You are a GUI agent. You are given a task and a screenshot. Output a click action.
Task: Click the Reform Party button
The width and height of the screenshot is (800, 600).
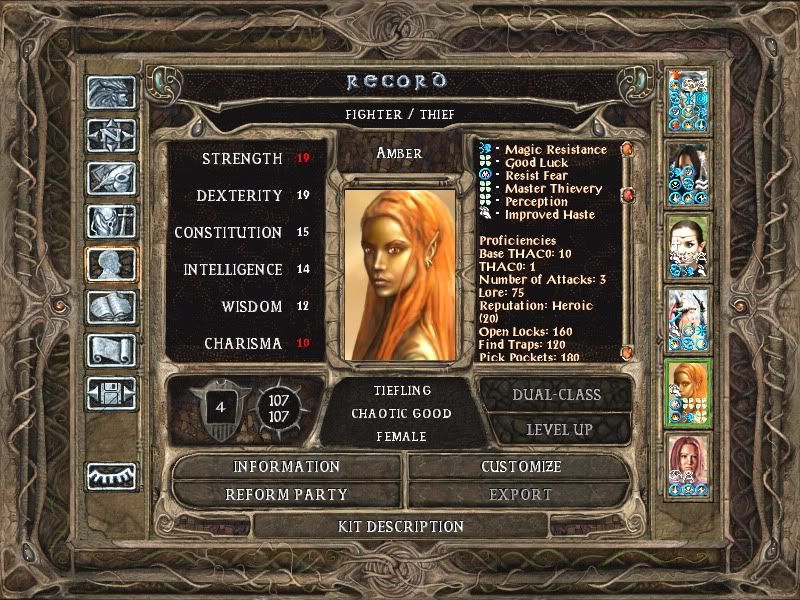[x=287, y=494]
